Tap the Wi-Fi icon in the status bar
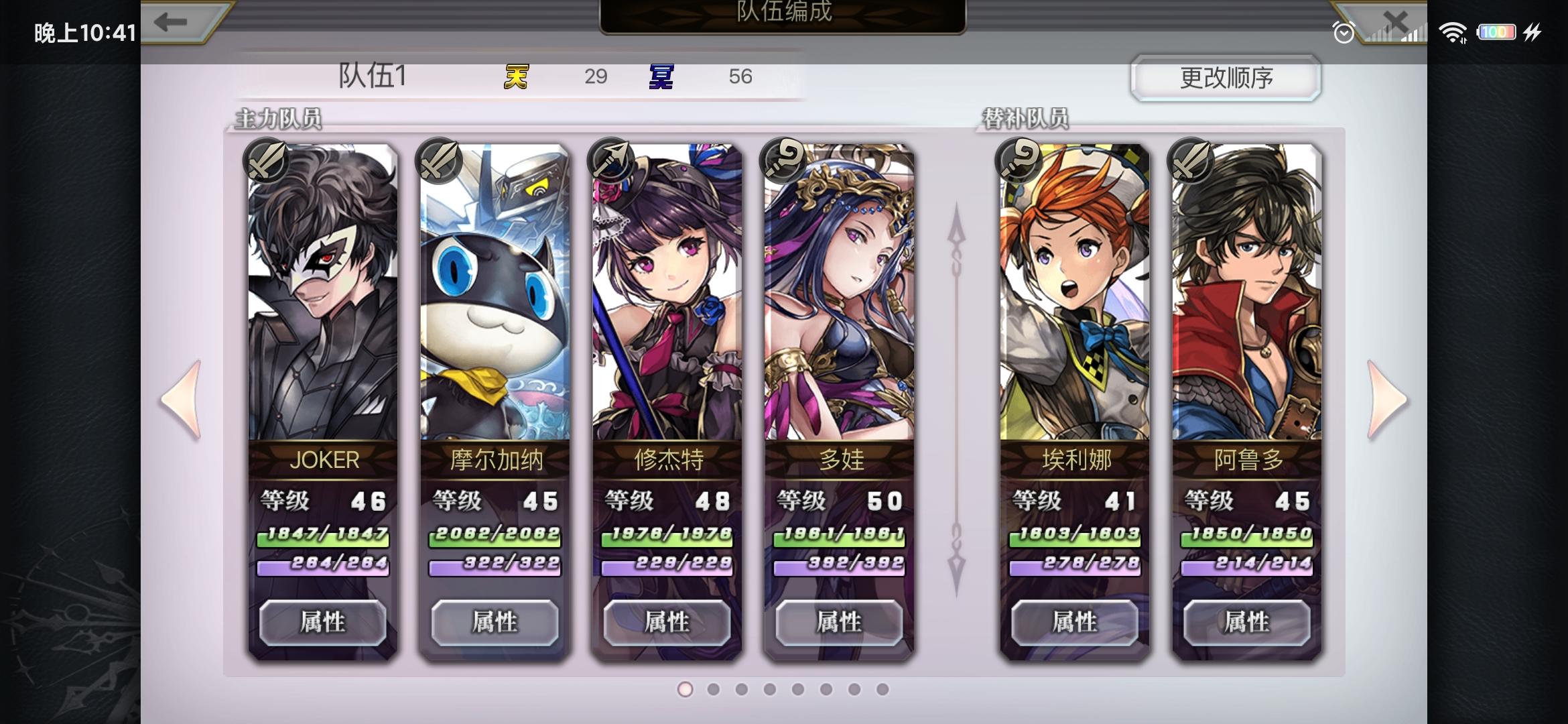Image resolution: width=1568 pixels, height=724 pixels. 1453,32
